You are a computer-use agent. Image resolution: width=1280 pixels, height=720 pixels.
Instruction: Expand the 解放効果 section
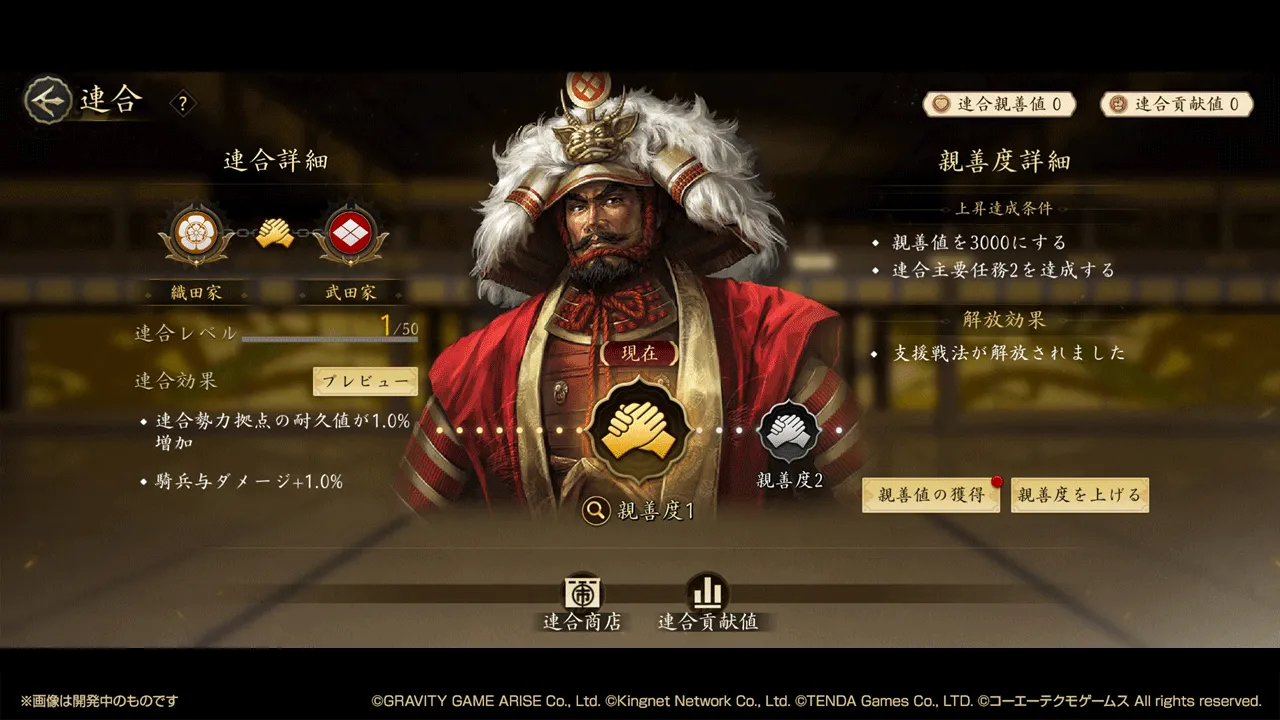pos(1002,319)
